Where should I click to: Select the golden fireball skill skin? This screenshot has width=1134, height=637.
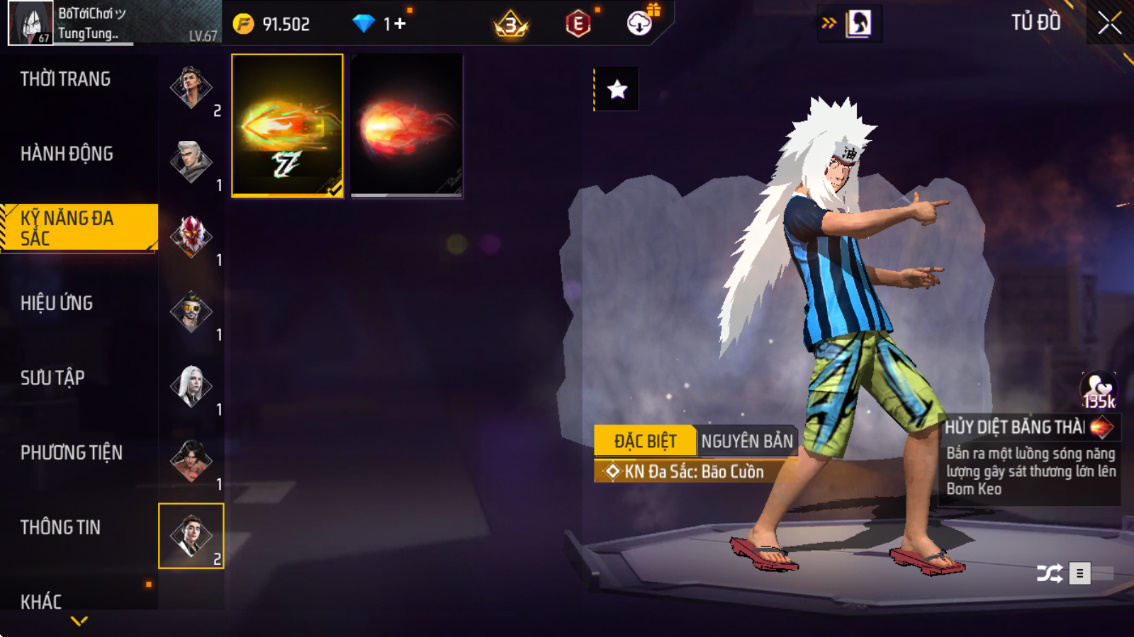click(x=288, y=125)
